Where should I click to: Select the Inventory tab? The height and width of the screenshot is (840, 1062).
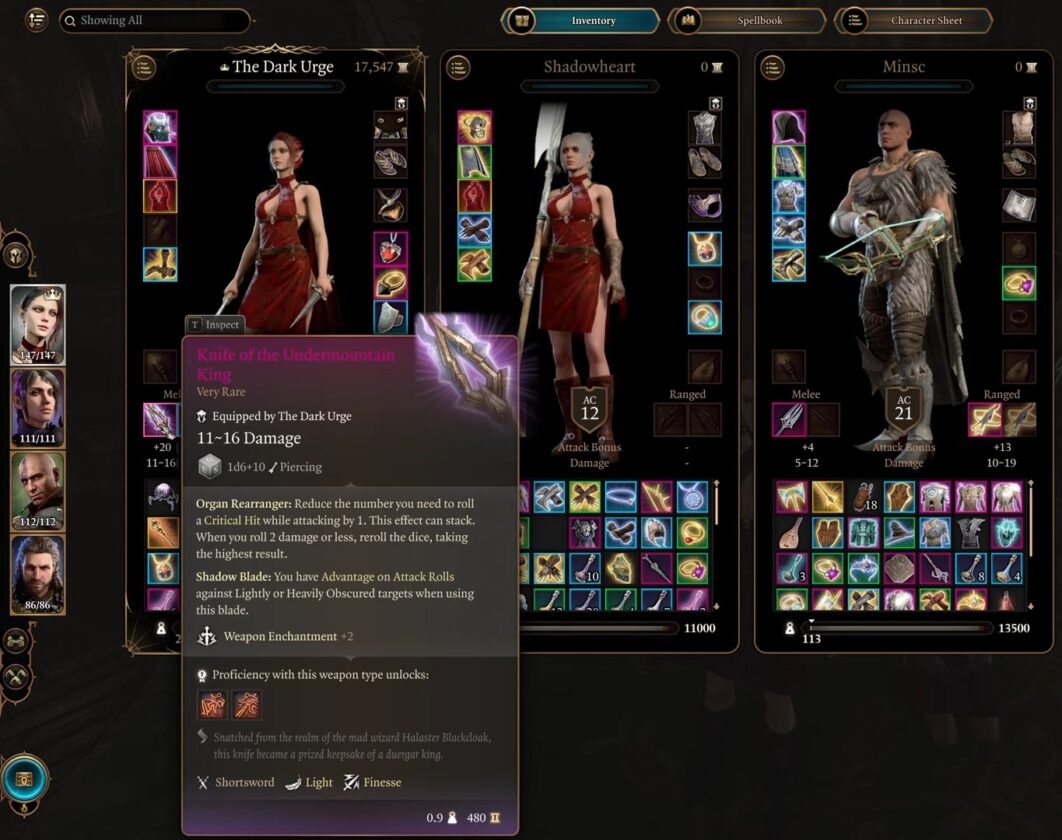[582, 20]
